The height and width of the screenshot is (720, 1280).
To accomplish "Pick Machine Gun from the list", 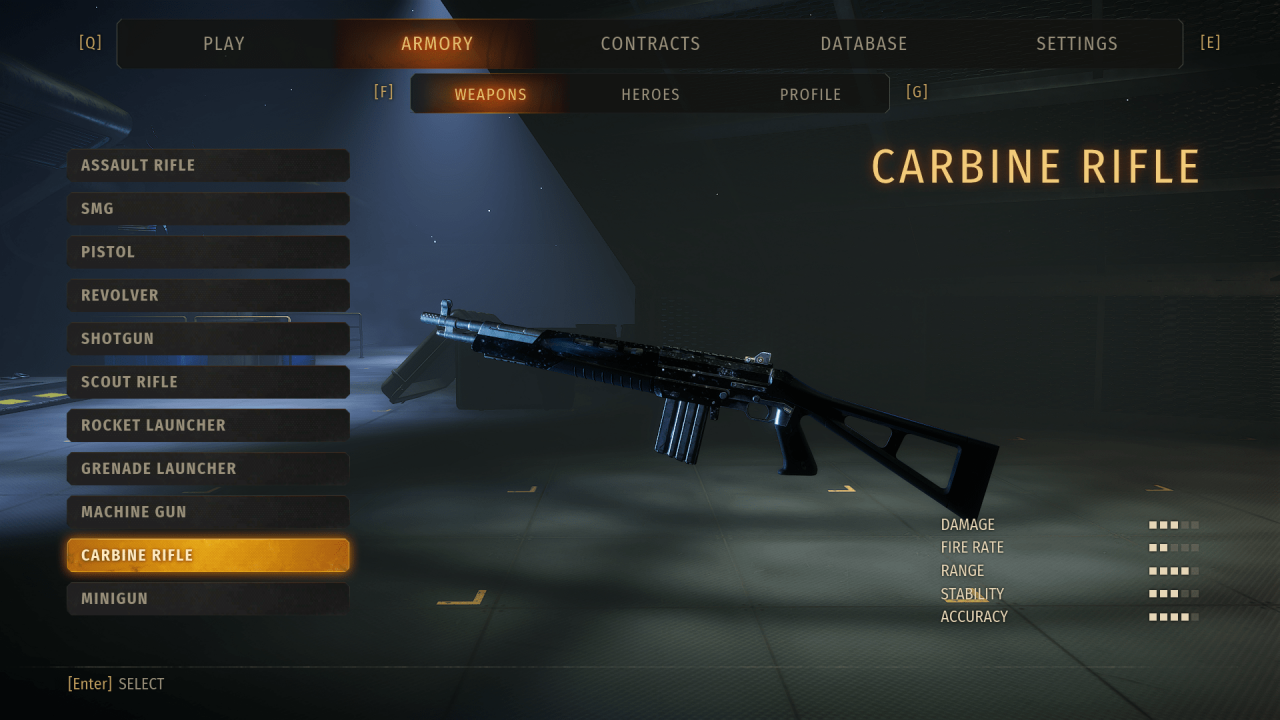I will tap(208, 512).
